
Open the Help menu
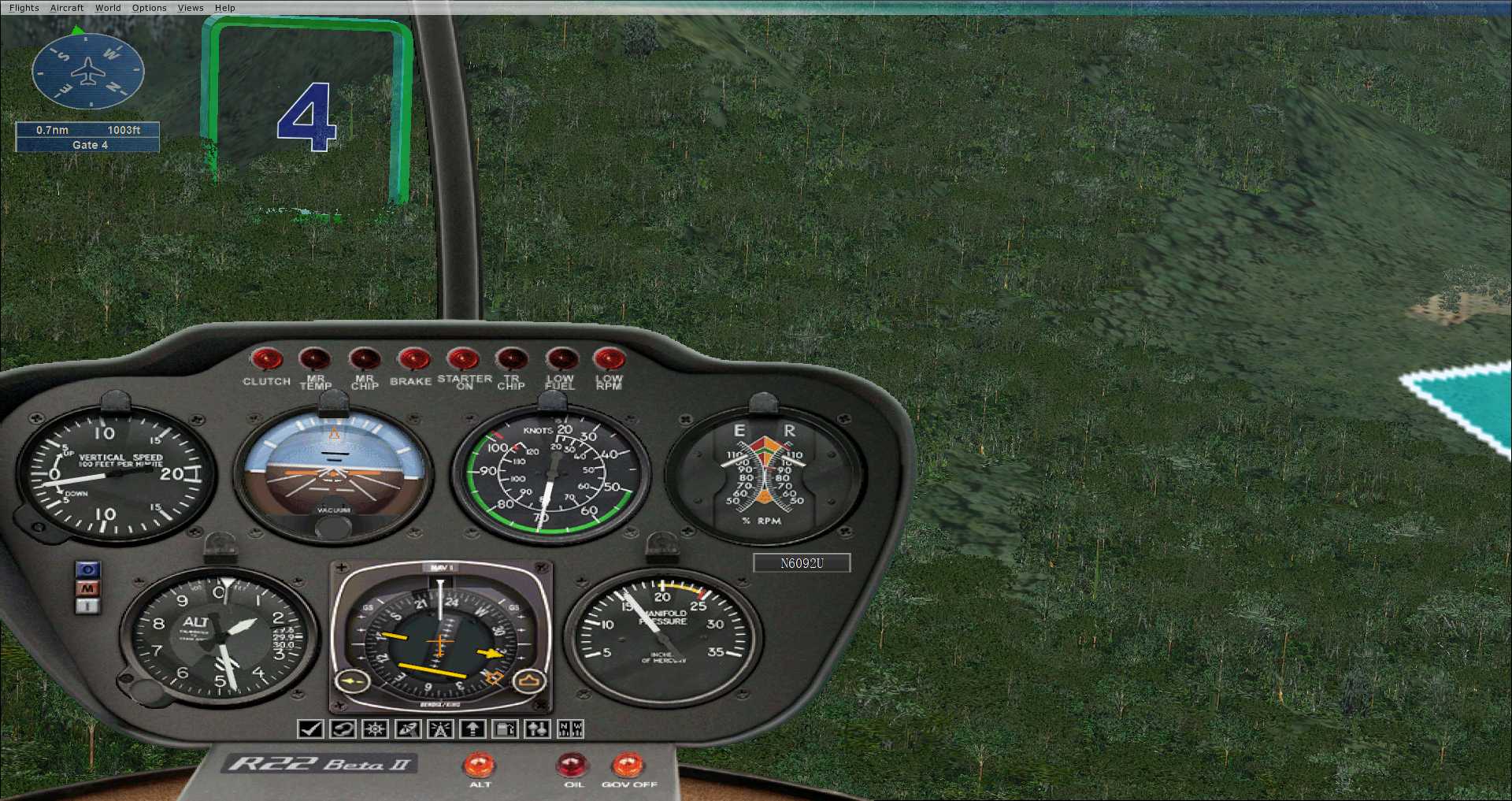pyautogui.click(x=225, y=8)
